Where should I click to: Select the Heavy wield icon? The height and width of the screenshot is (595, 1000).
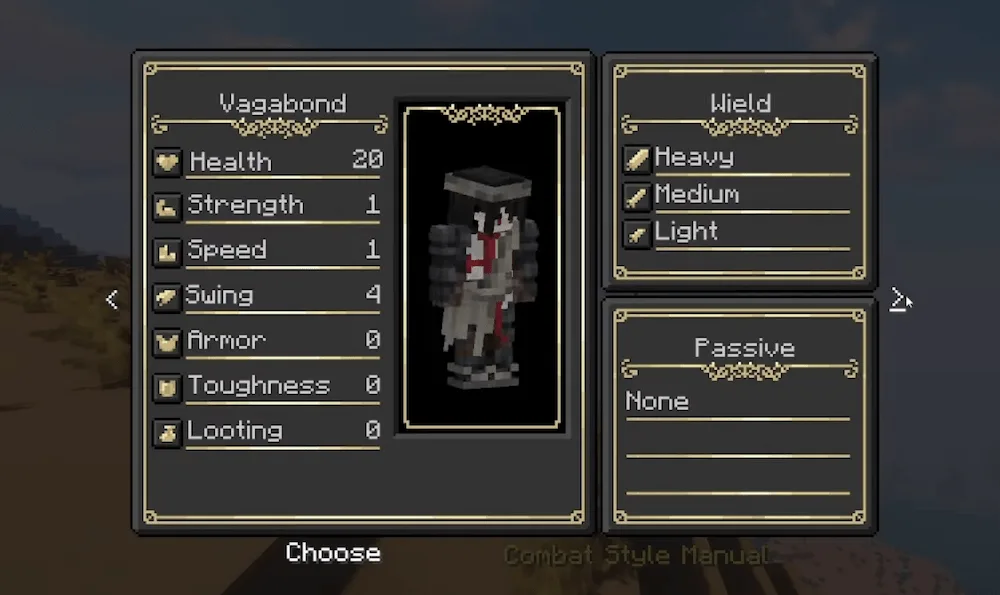[637, 159]
